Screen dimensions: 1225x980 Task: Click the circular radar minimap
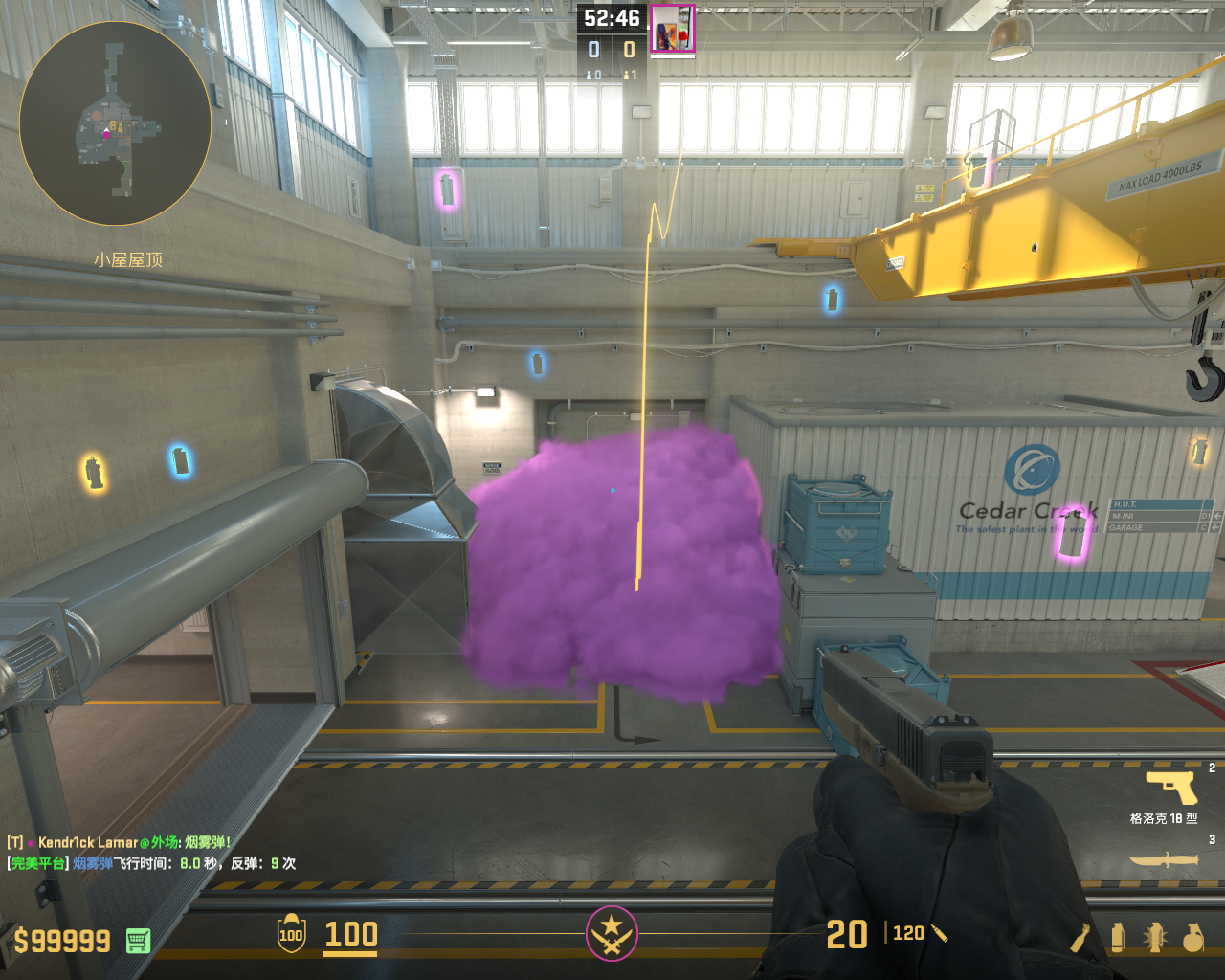tap(115, 122)
